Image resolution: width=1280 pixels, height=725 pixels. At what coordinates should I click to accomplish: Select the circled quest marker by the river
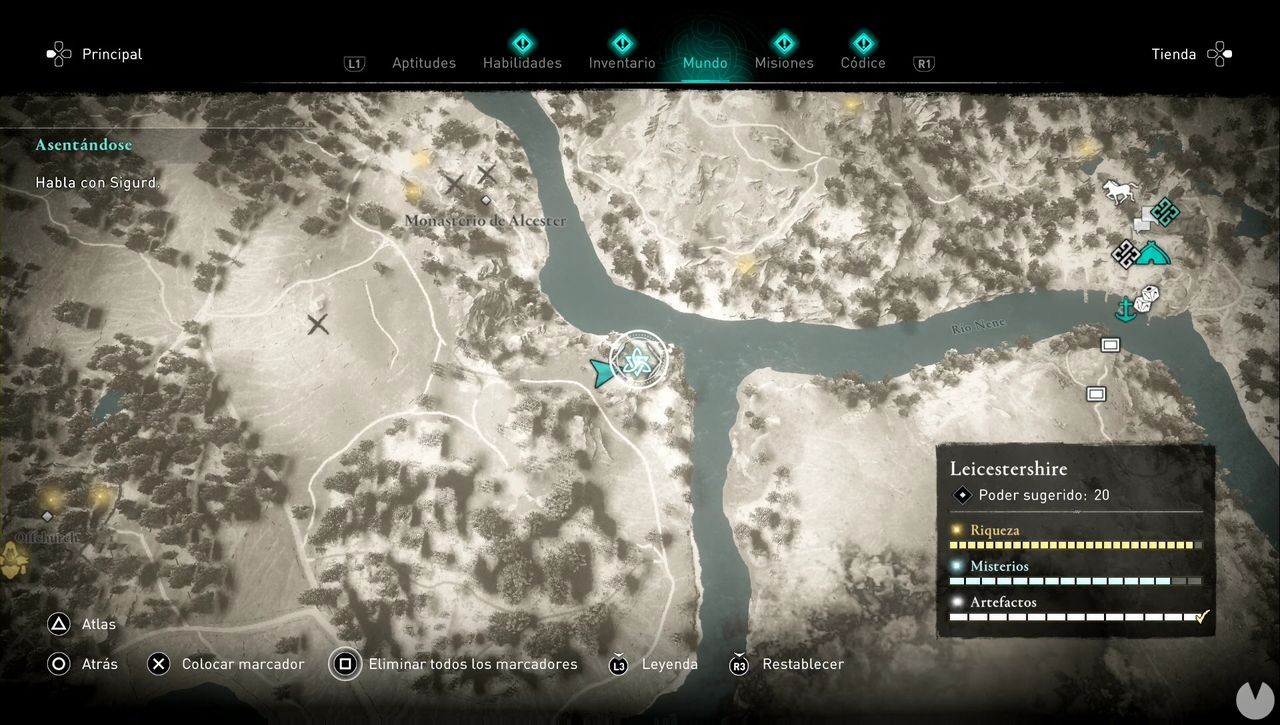[x=637, y=360]
